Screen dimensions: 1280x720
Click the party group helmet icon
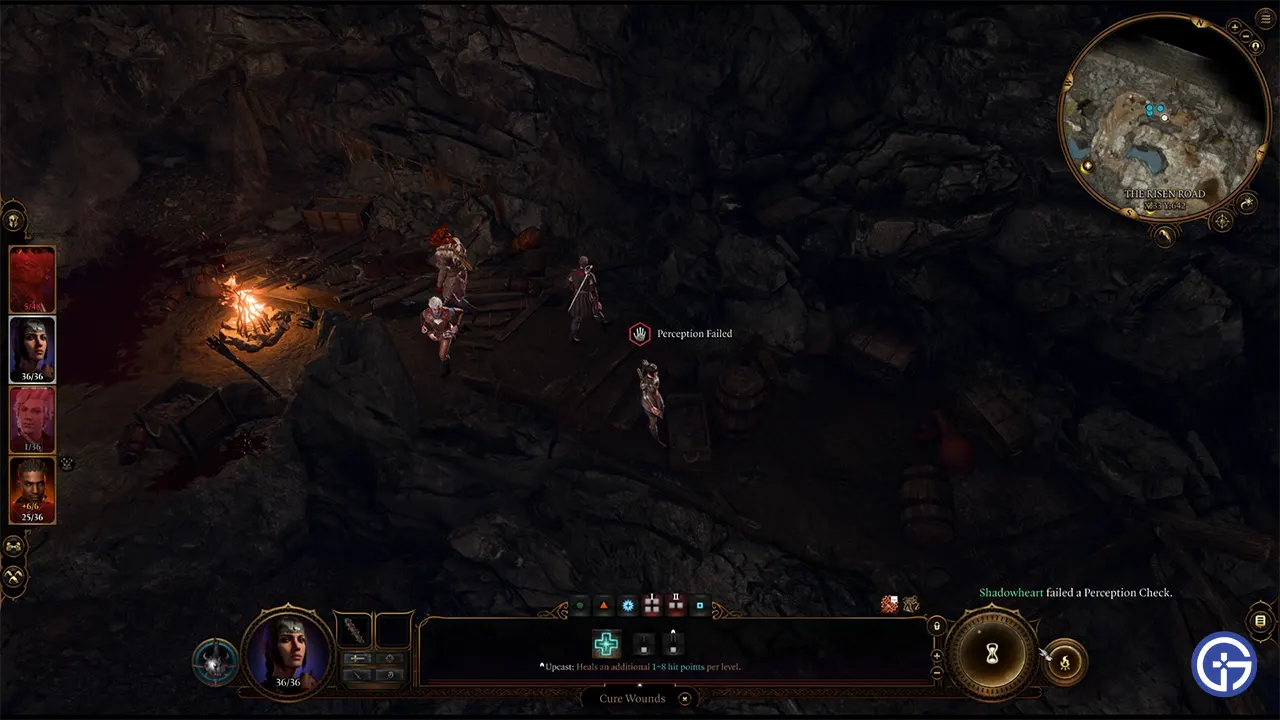pyautogui.click(x=14, y=219)
